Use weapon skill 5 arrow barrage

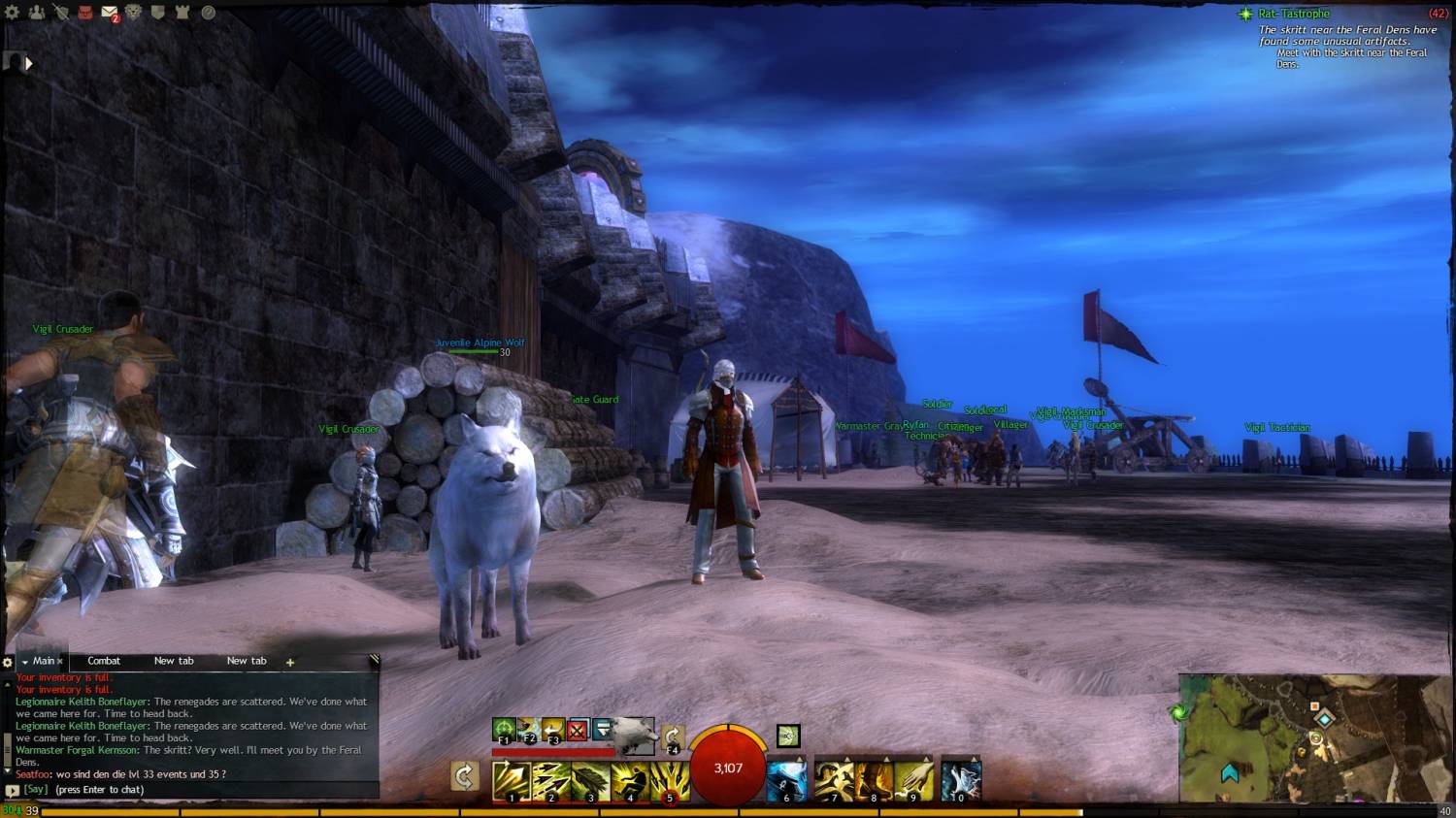669,781
